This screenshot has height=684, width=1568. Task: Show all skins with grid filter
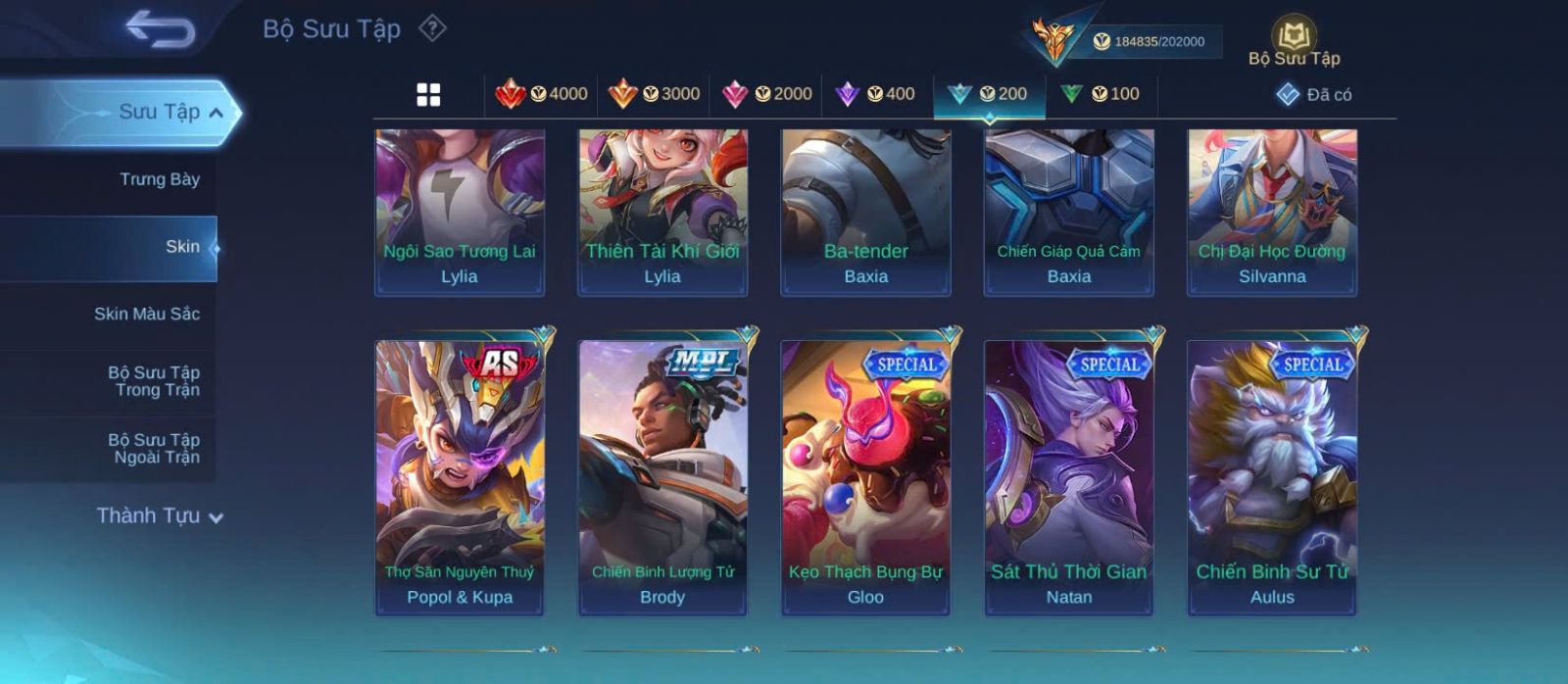428,95
